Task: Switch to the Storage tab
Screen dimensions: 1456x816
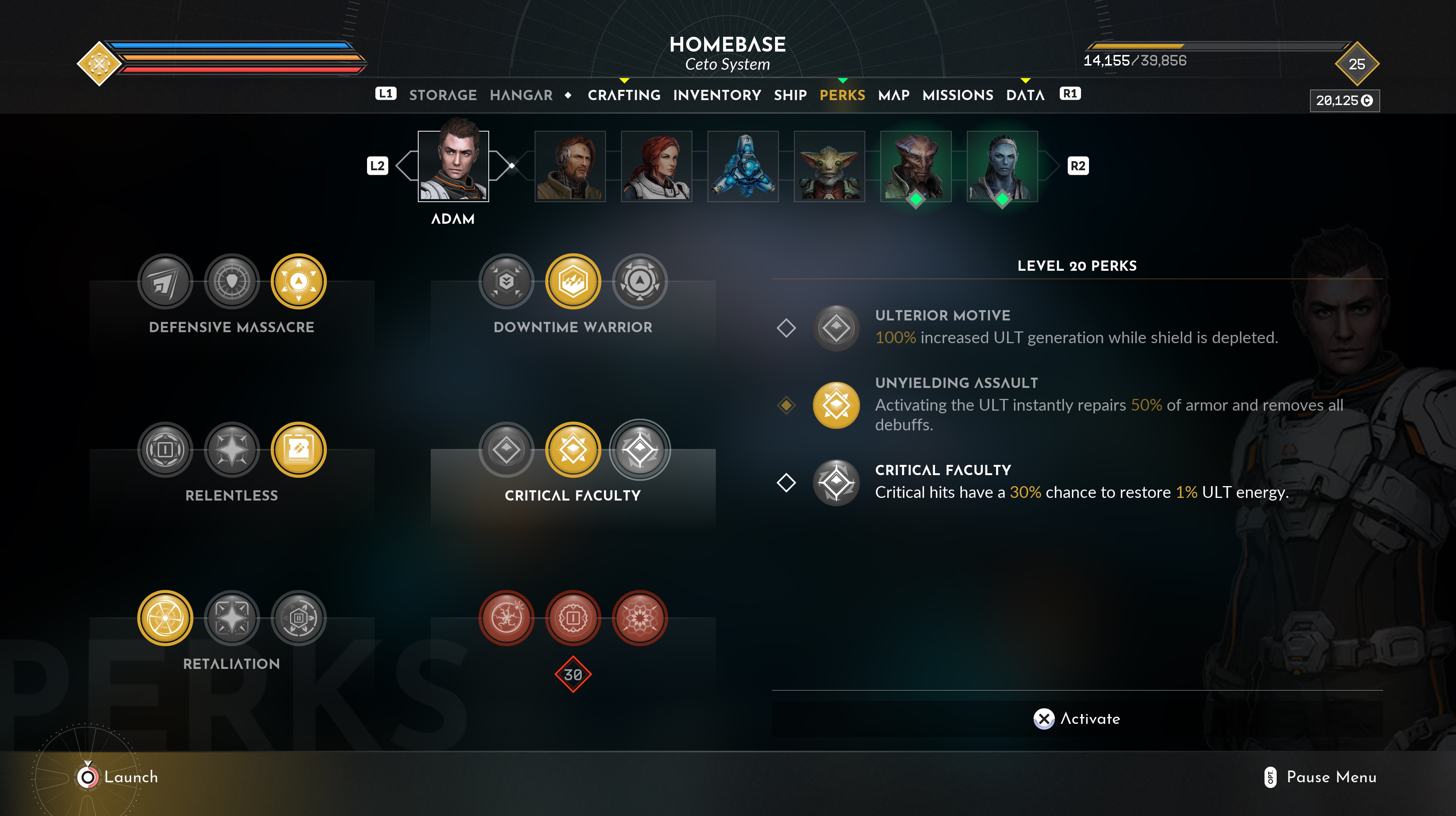Action: (442, 95)
